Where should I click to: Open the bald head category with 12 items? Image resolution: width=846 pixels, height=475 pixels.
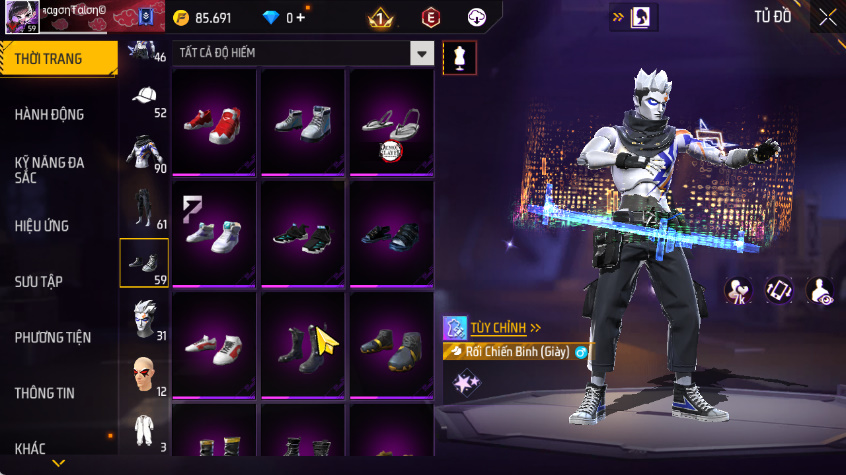click(x=144, y=375)
